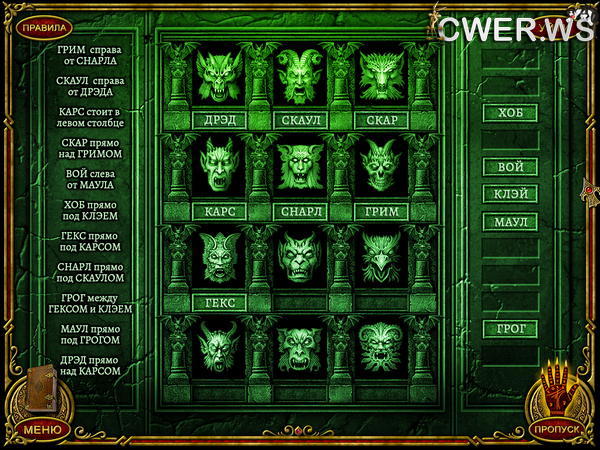This screenshot has width=600, height=450.
Task: Pick the placed СКАР nameplate
Action: pyautogui.click(x=381, y=121)
